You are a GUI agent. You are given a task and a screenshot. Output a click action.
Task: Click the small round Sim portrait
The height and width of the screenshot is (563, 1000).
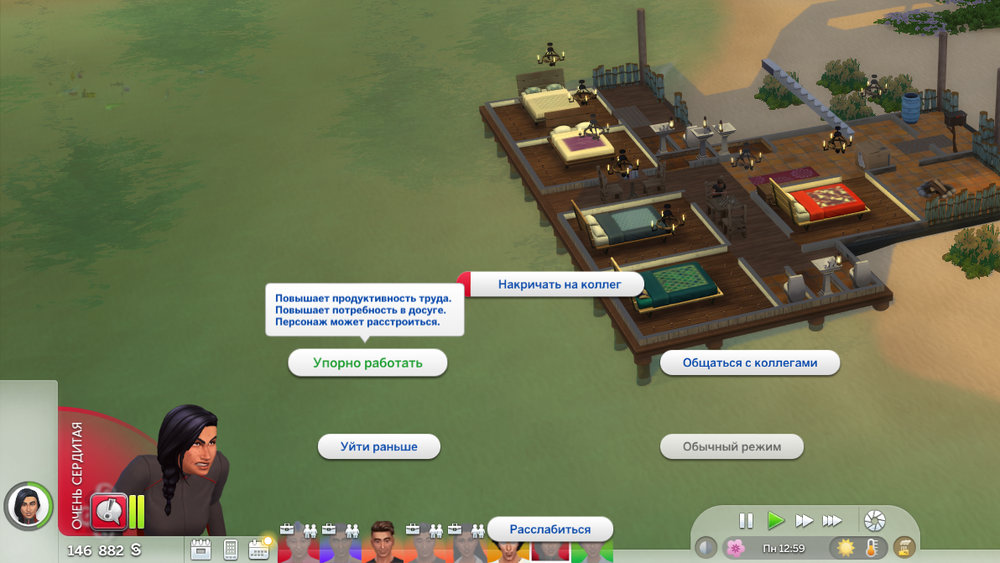pos(28,505)
